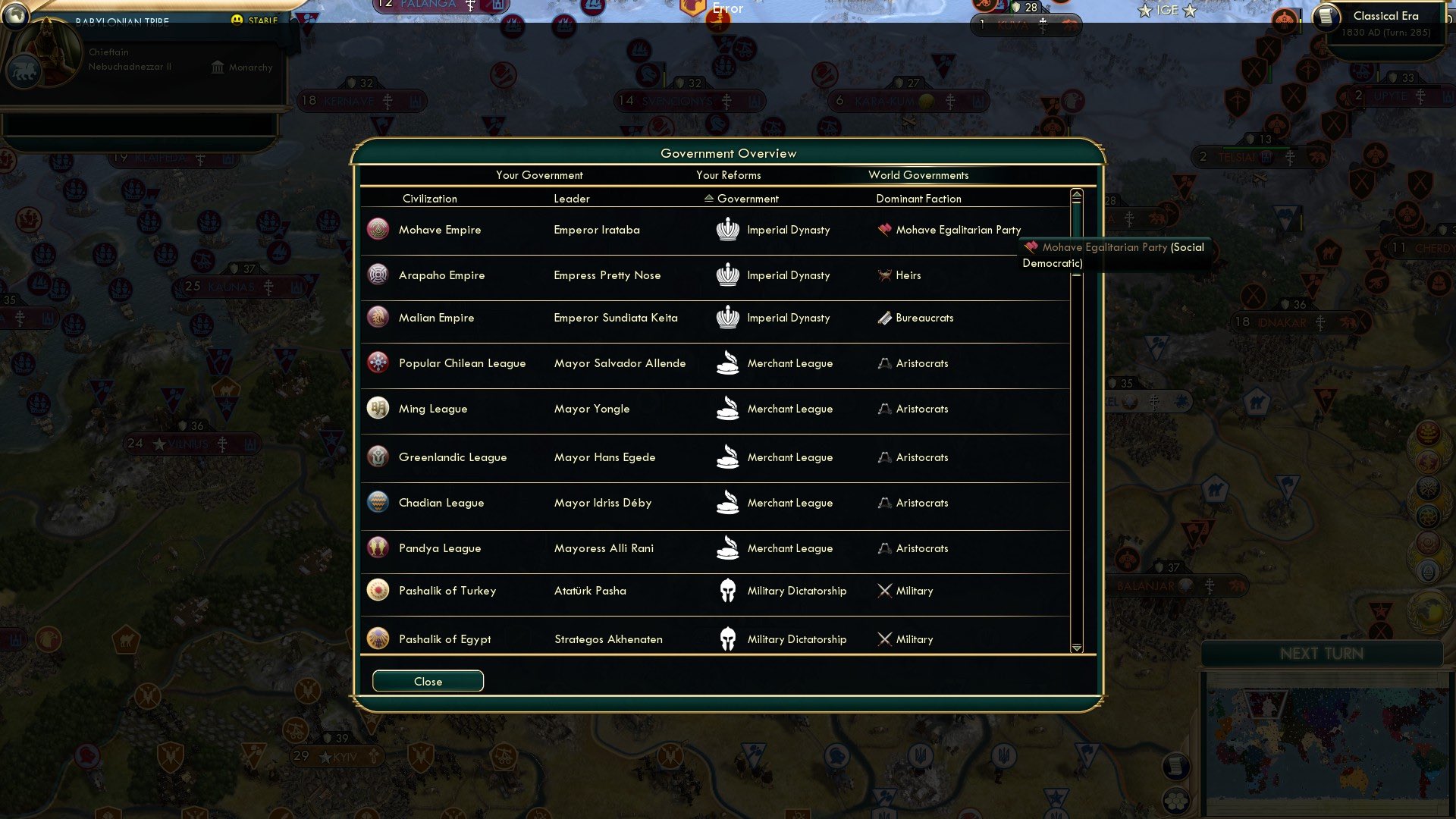This screenshot has height=819, width=1456.
Task: Click the Military crossed-swords icon for Pashalik of Egypt
Action: click(x=885, y=639)
